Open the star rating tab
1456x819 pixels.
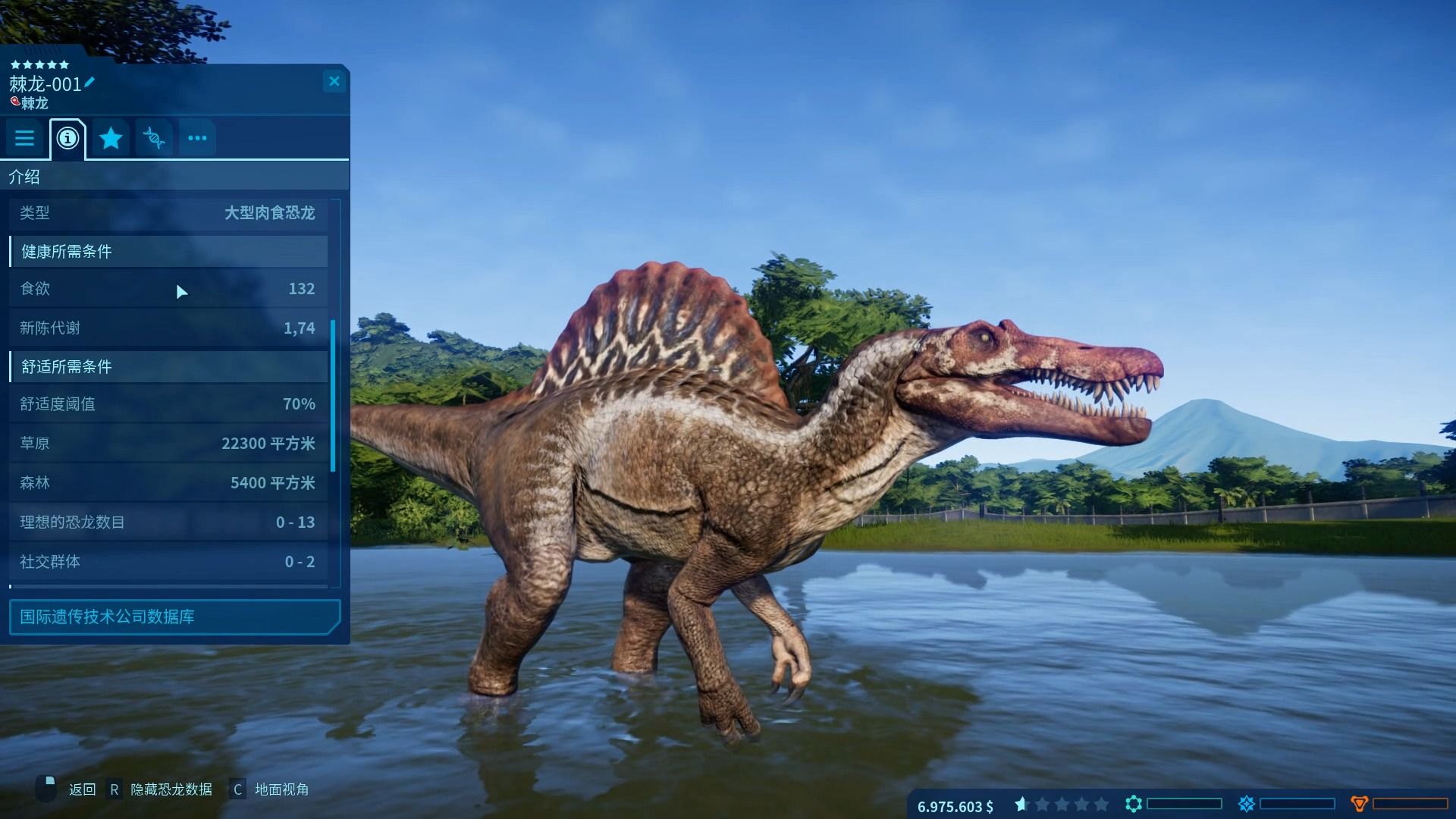pos(111,138)
